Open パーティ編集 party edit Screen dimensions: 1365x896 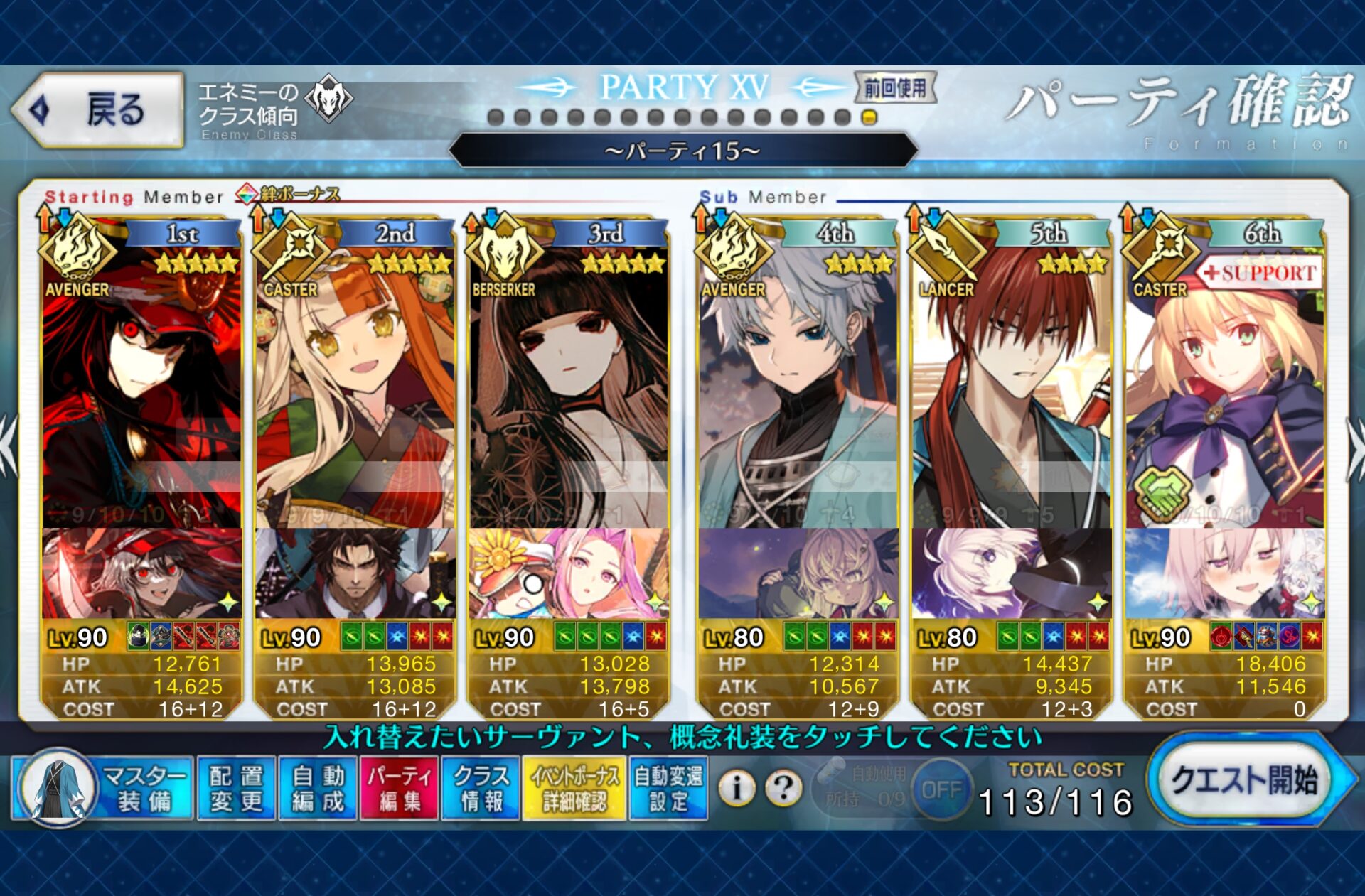pos(399,789)
